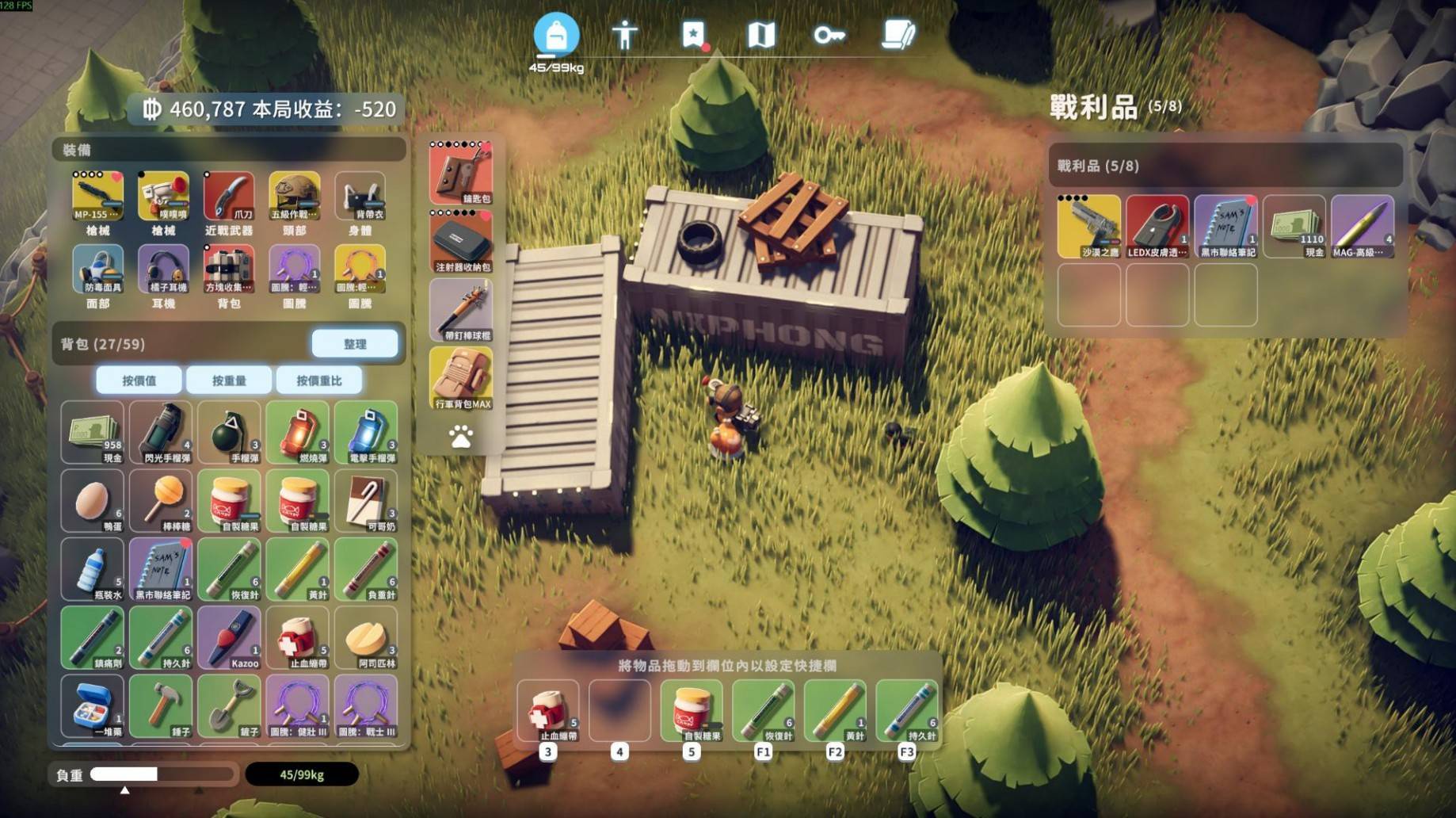Open the pet paw slot
This screenshot has width=1456, height=818.
point(461,436)
